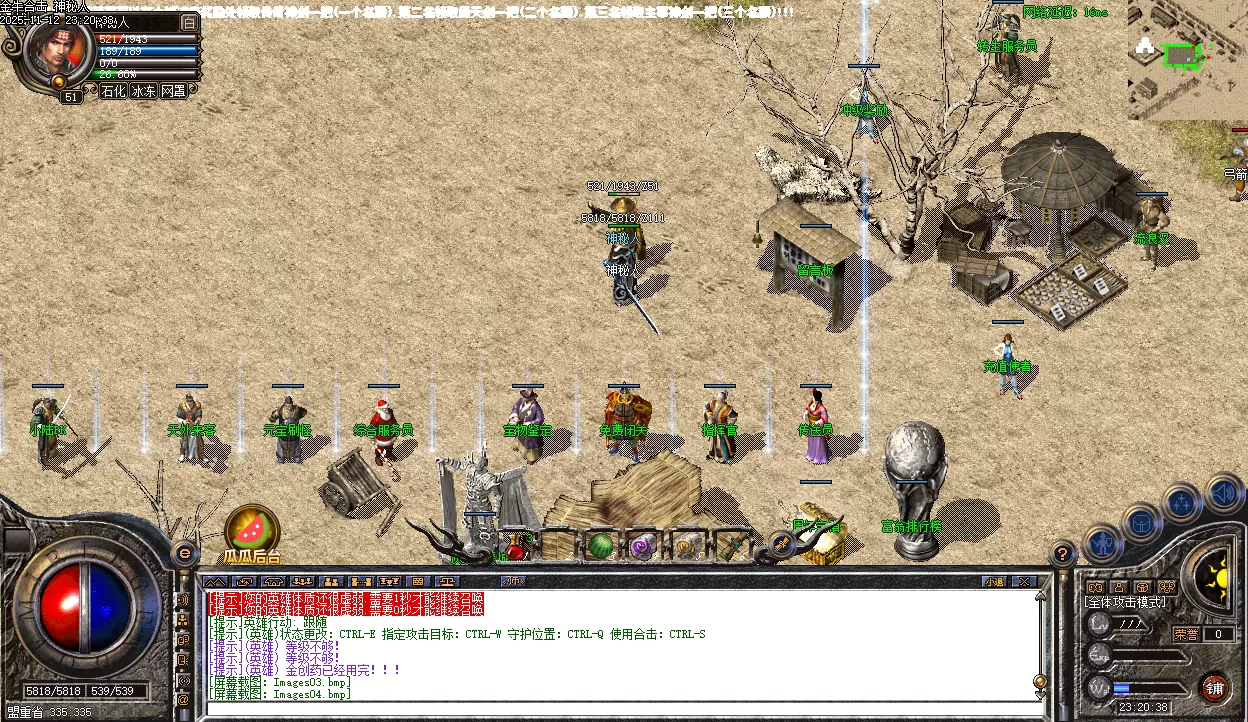Open the bag inventory round button
This screenshot has width=1248, height=722.
1142,522
